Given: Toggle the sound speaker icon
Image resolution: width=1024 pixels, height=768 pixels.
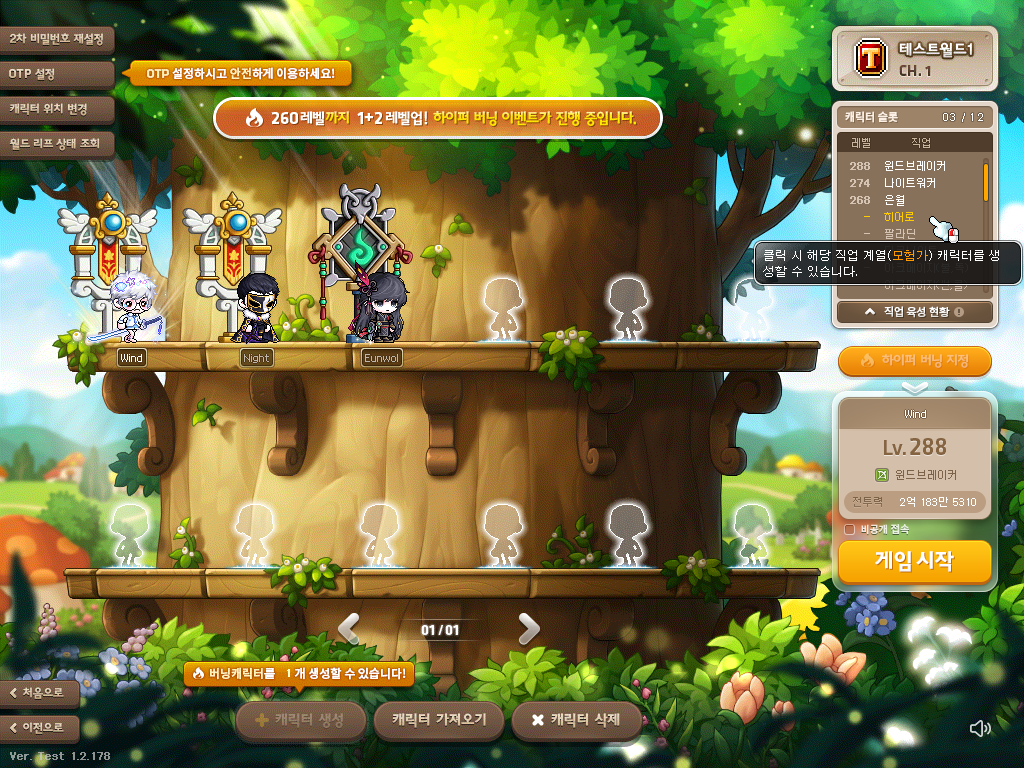Looking at the screenshot, I should (981, 728).
